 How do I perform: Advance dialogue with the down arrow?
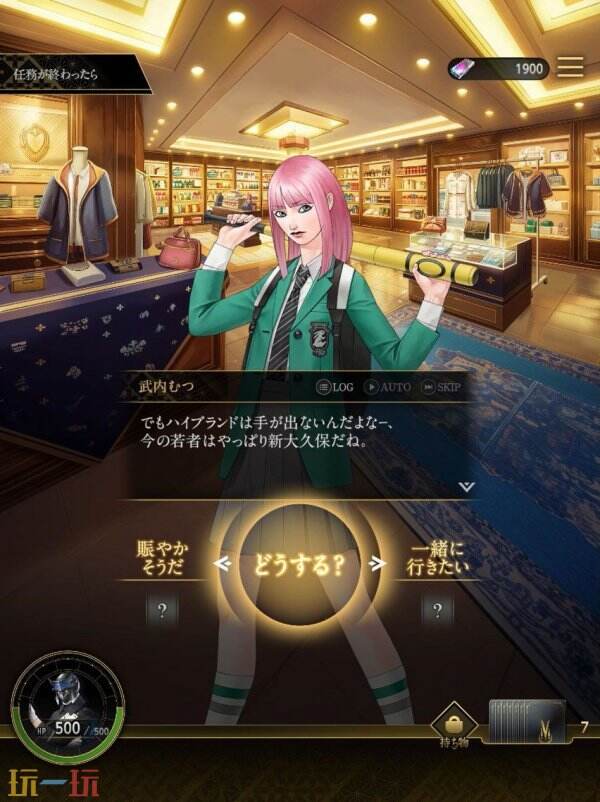point(466,485)
